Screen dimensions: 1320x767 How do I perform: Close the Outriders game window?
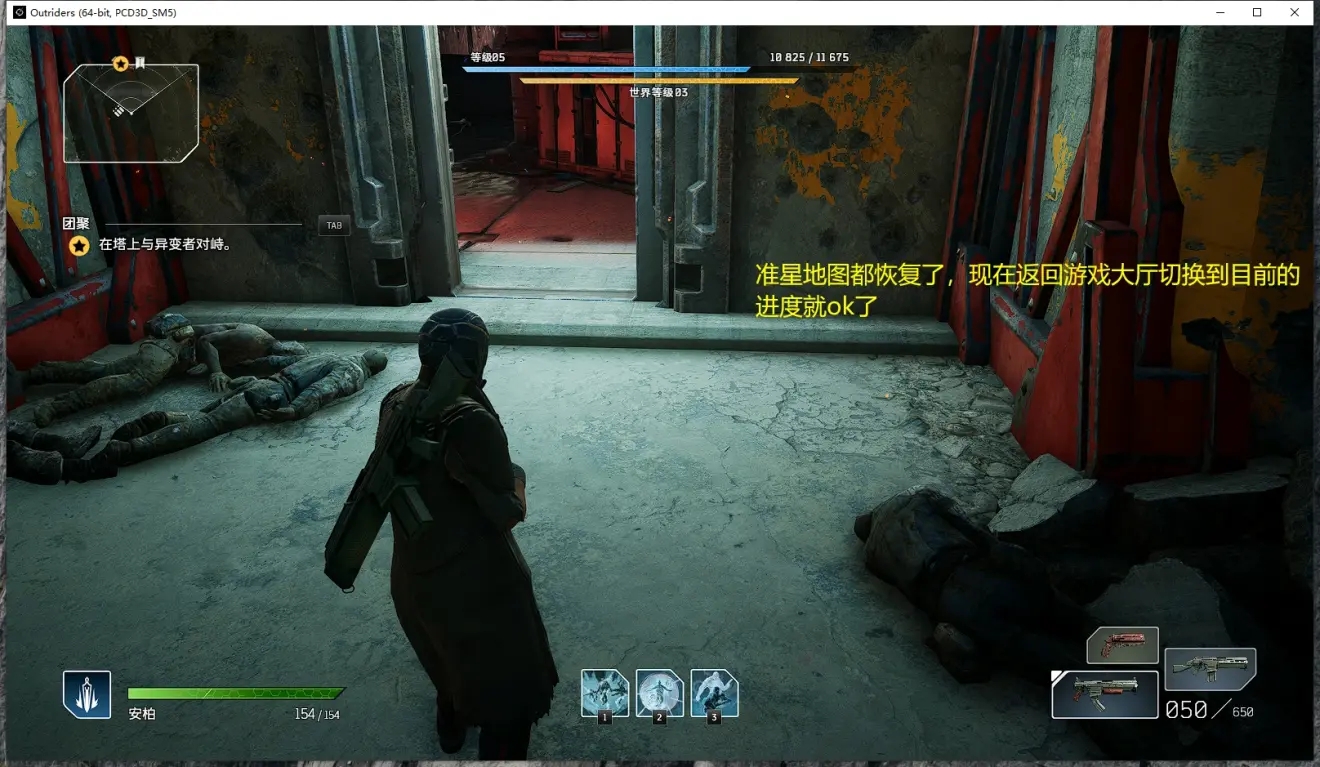(x=1296, y=12)
